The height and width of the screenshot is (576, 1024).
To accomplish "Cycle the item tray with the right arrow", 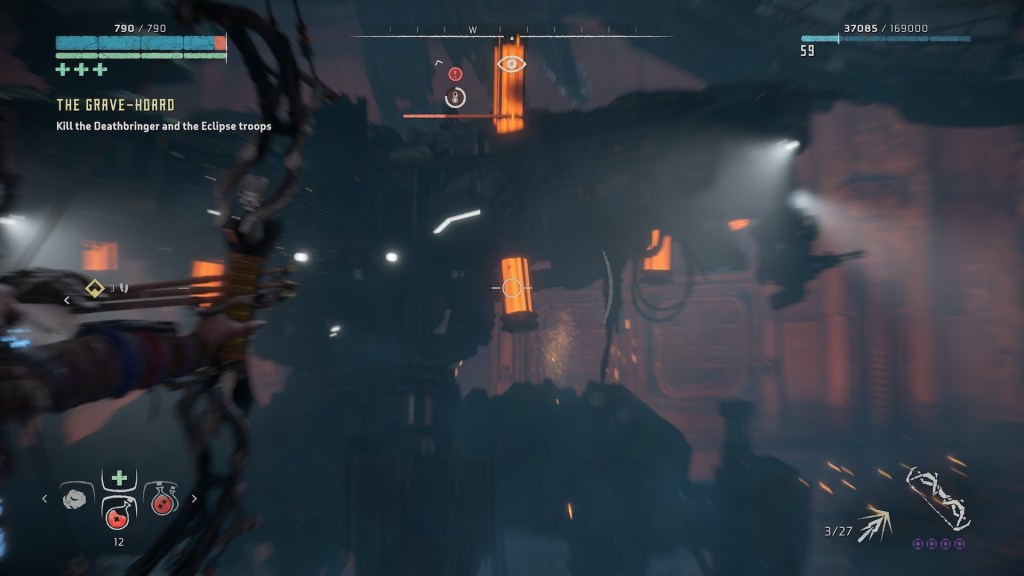I will click(x=194, y=498).
